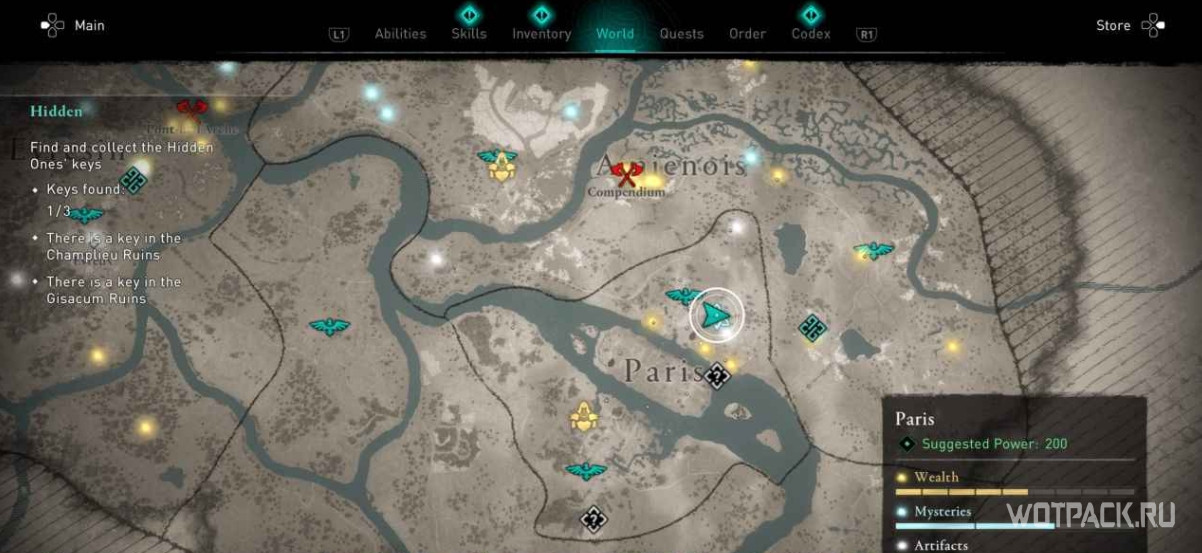Switch to the Order tab
This screenshot has width=1202, height=553.
pyautogui.click(x=747, y=33)
